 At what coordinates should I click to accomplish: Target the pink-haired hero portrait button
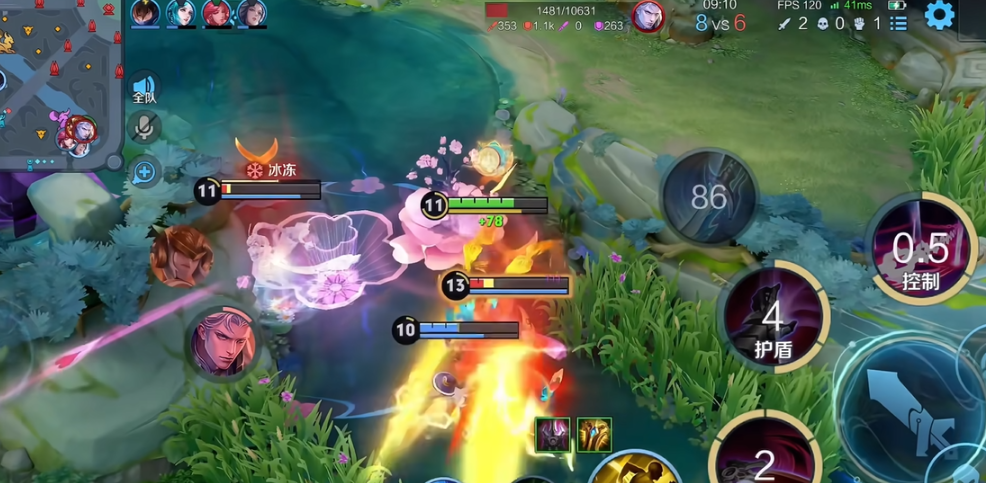click(224, 342)
